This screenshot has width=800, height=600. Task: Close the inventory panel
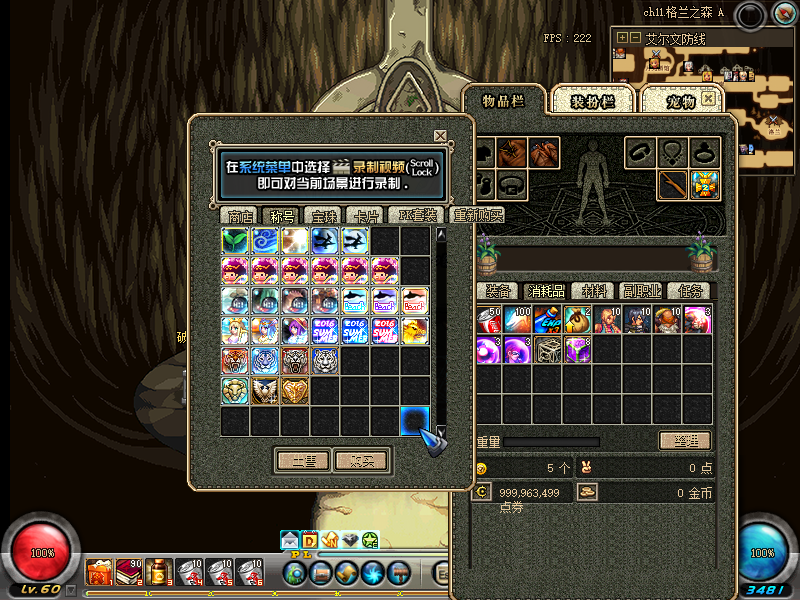[x=709, y=99]
